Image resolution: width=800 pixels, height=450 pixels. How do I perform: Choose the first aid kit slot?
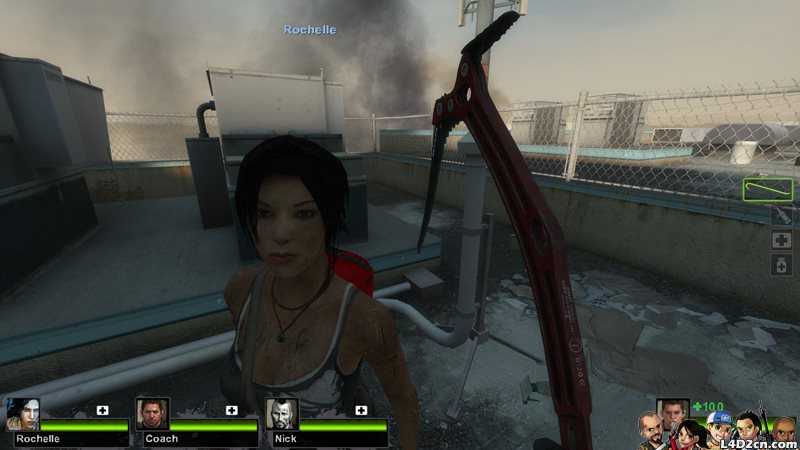(x=782, y=240)
